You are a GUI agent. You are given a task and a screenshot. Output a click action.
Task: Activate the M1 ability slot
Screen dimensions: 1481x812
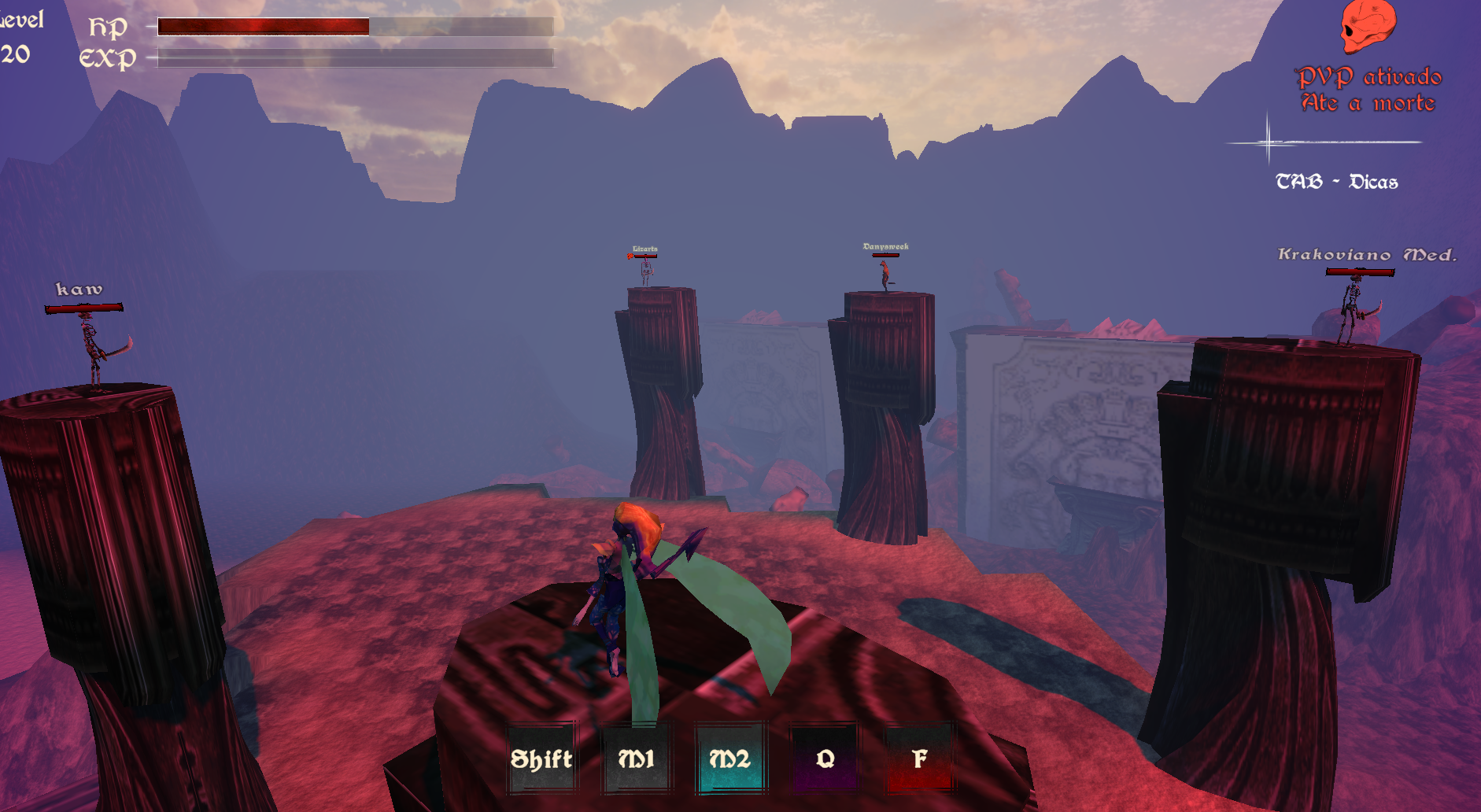(636, 758)
